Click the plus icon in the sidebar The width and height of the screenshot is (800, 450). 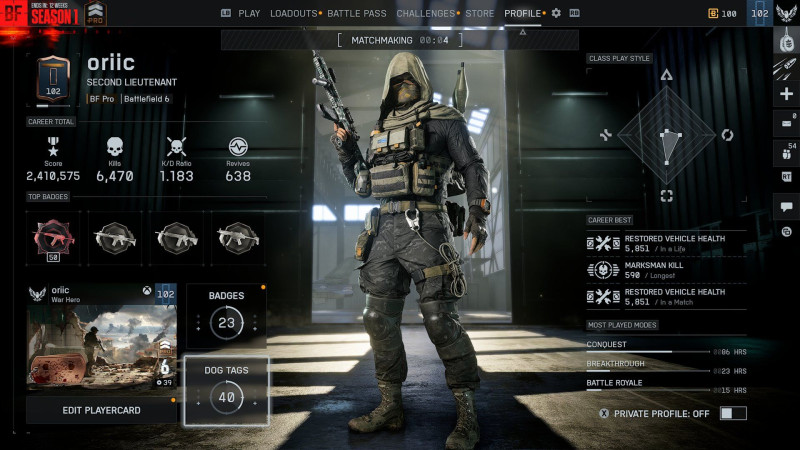click(786, 94)
